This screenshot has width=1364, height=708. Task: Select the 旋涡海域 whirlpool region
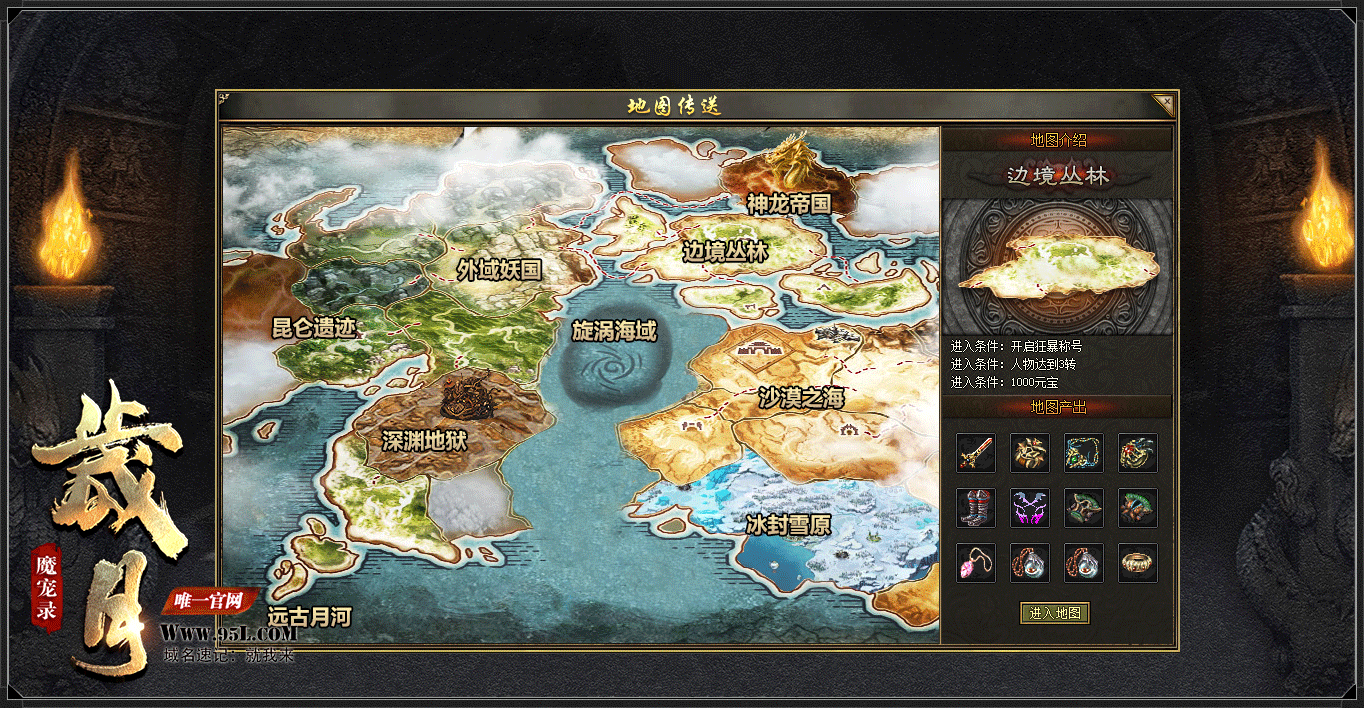(614, 331)
